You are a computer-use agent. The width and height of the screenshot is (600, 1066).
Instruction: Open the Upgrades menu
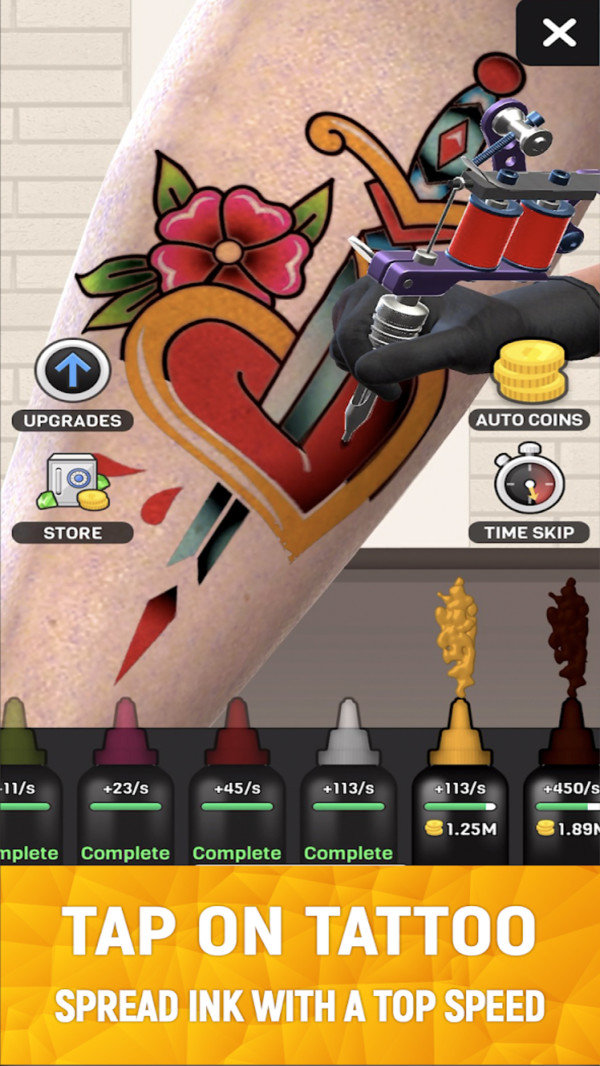[x=73, y=372]
